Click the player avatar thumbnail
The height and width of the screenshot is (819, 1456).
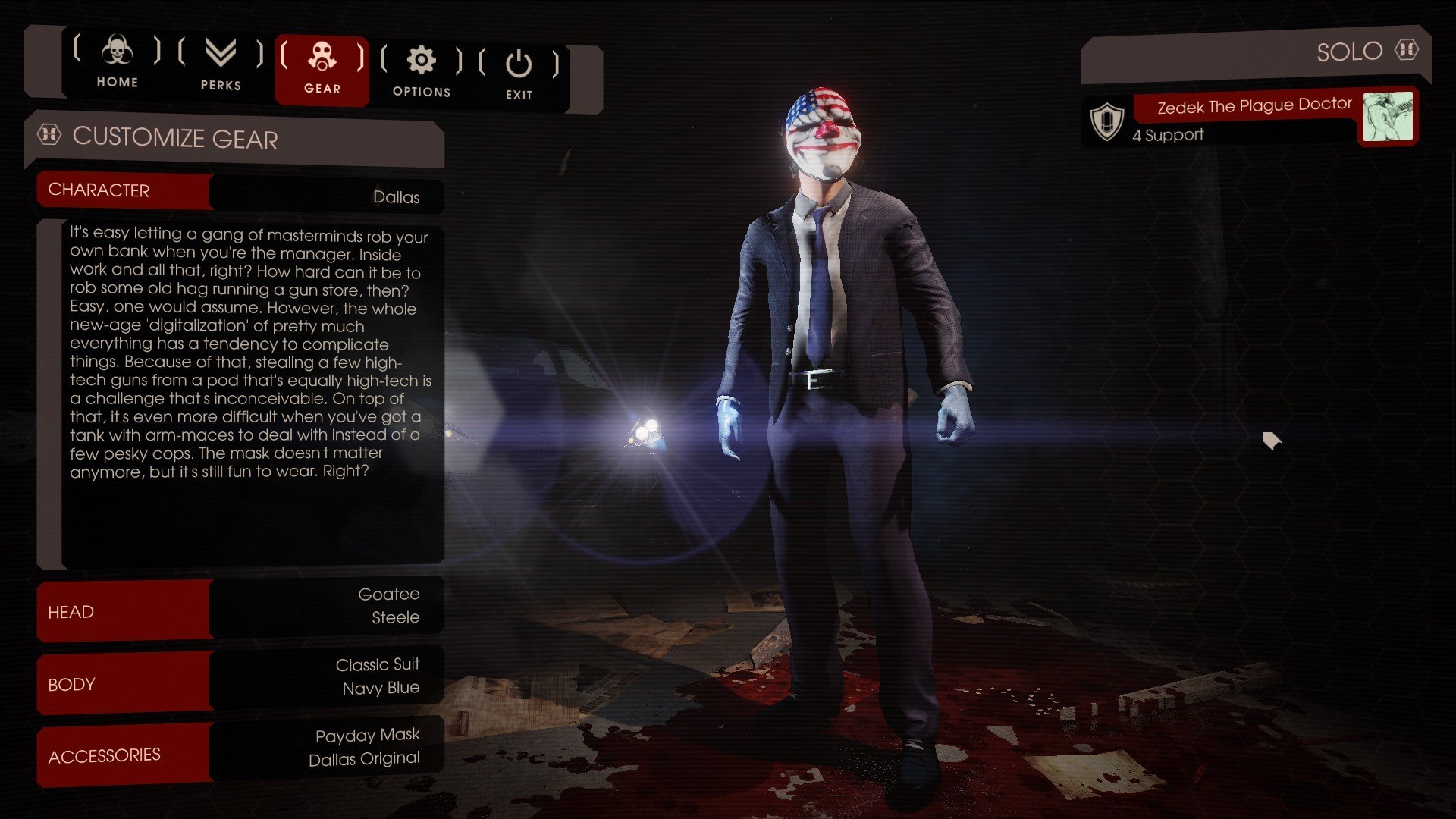(x=1388, y=117)
